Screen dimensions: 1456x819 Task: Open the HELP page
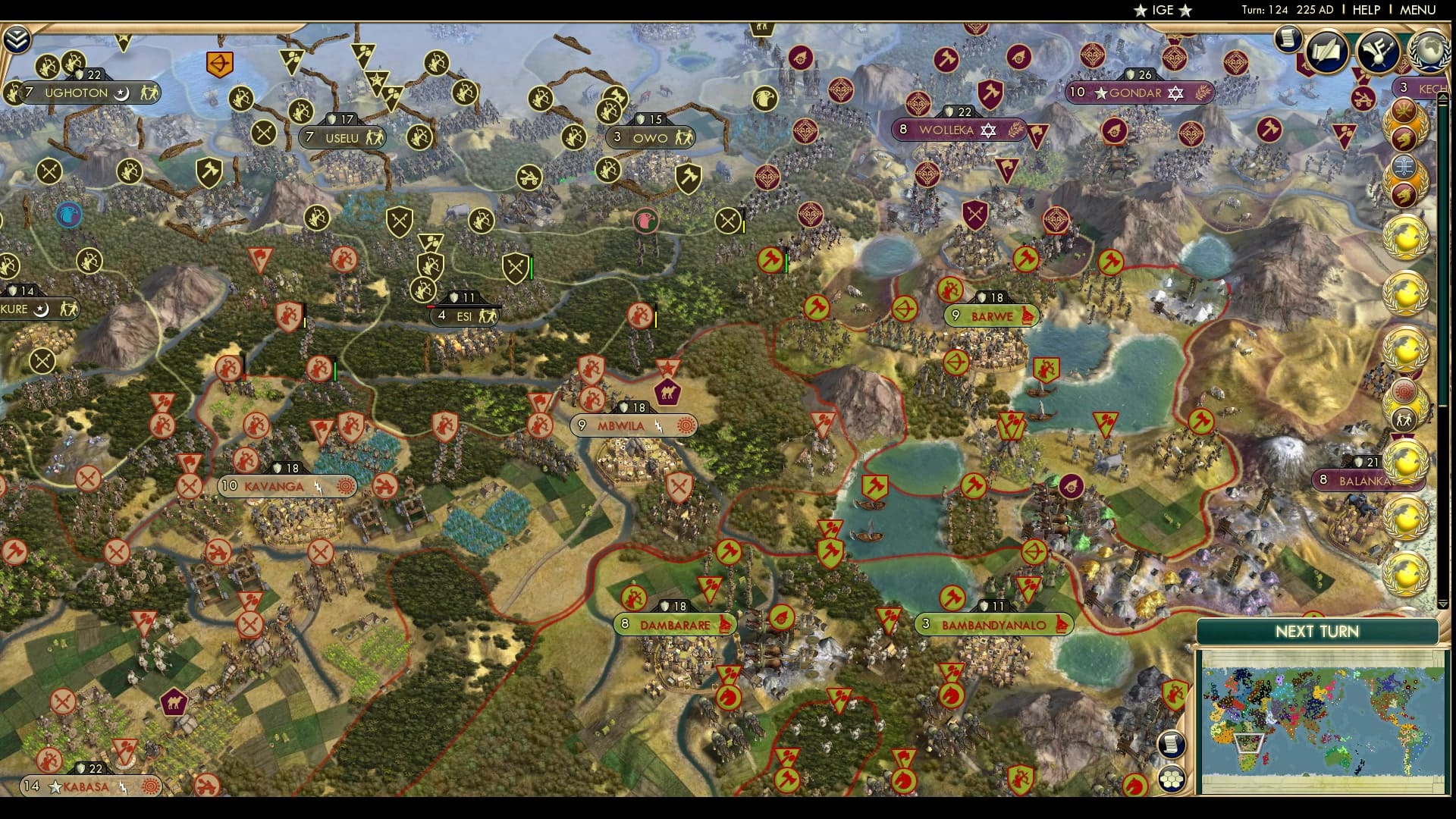tap(1366, 10)
